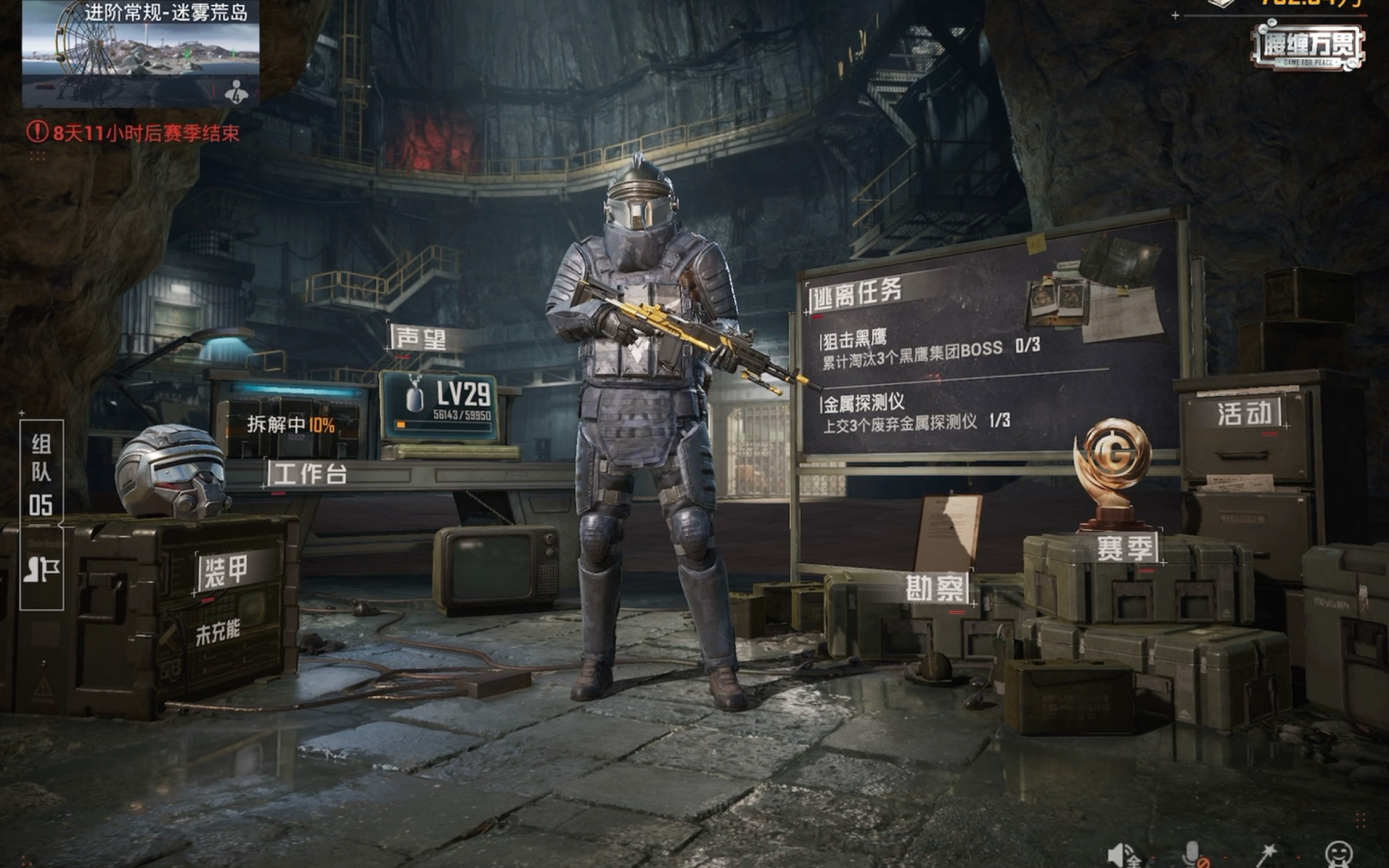The image size is (1389, 868).
Task: Open the 勘察 recon menu
Action: pyautogui.click(x=935, y=588)
